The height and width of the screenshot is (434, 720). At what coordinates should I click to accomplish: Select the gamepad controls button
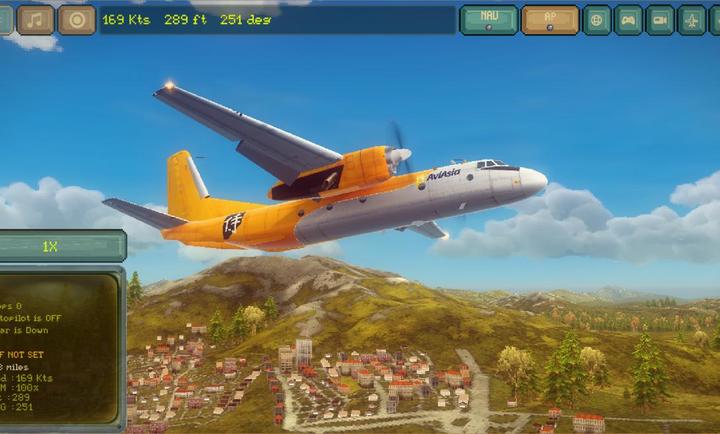[629, 20]
